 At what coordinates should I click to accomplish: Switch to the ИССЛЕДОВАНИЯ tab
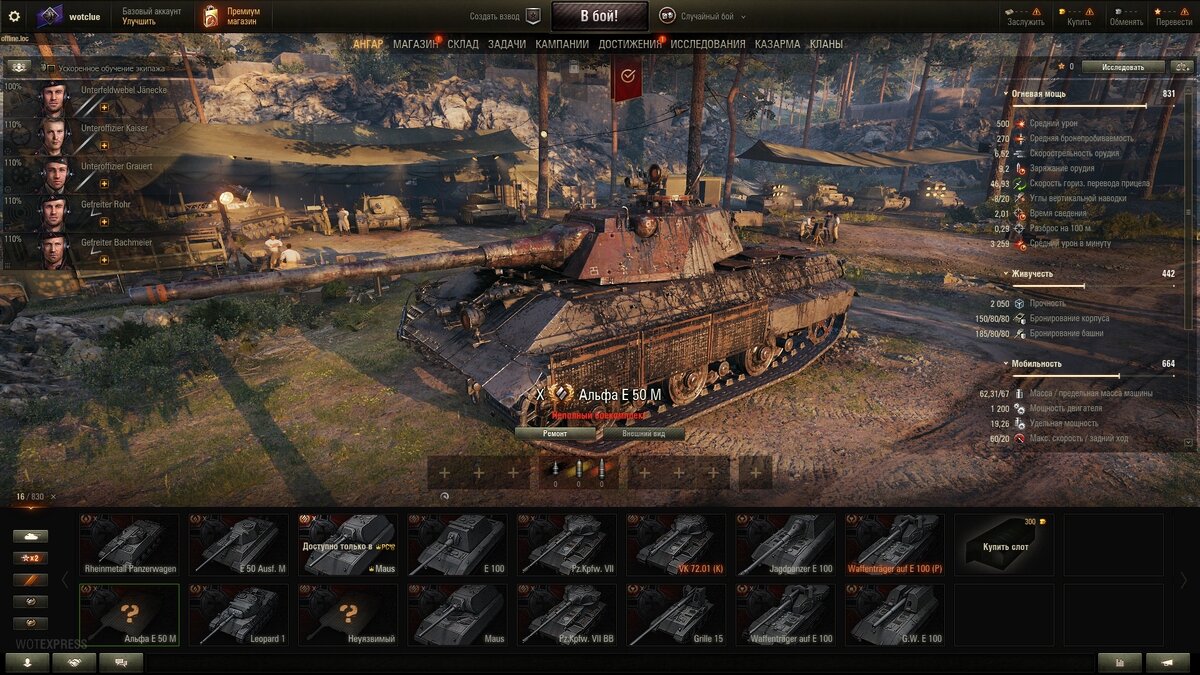[x=708, y=44]
